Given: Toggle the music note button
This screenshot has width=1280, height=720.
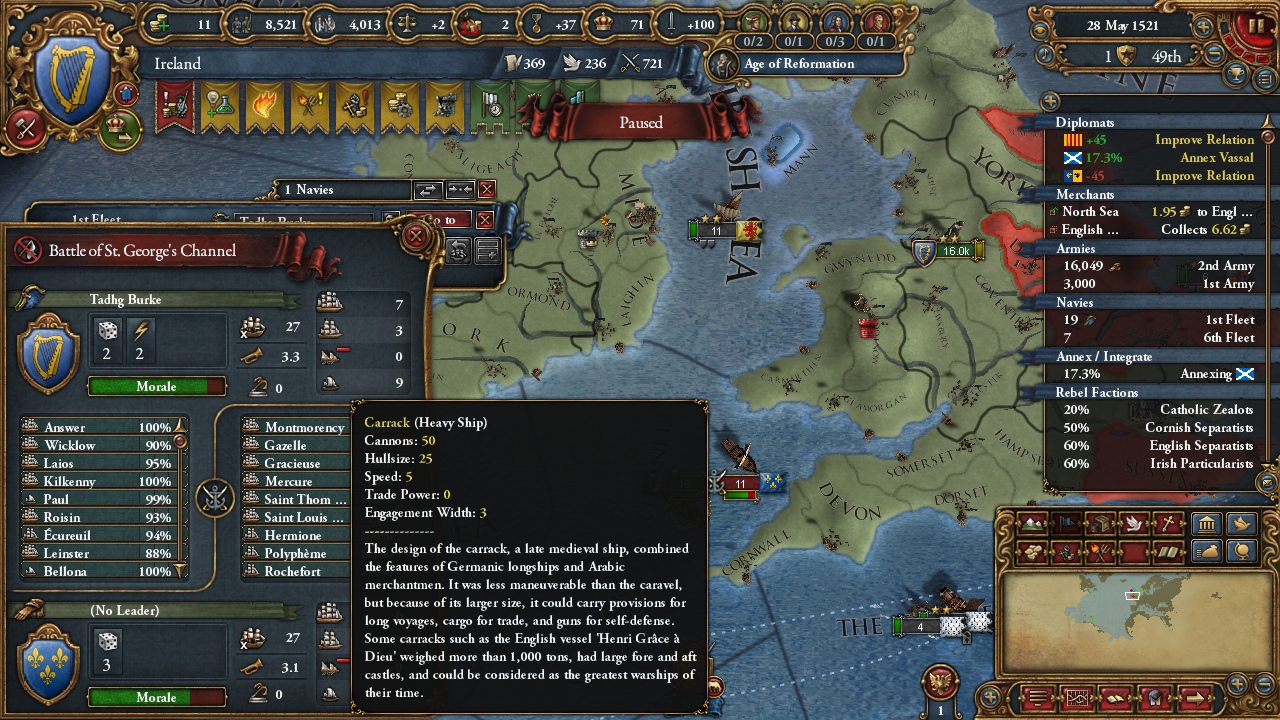Looking at the screenshot, I should coord(1045,55).
